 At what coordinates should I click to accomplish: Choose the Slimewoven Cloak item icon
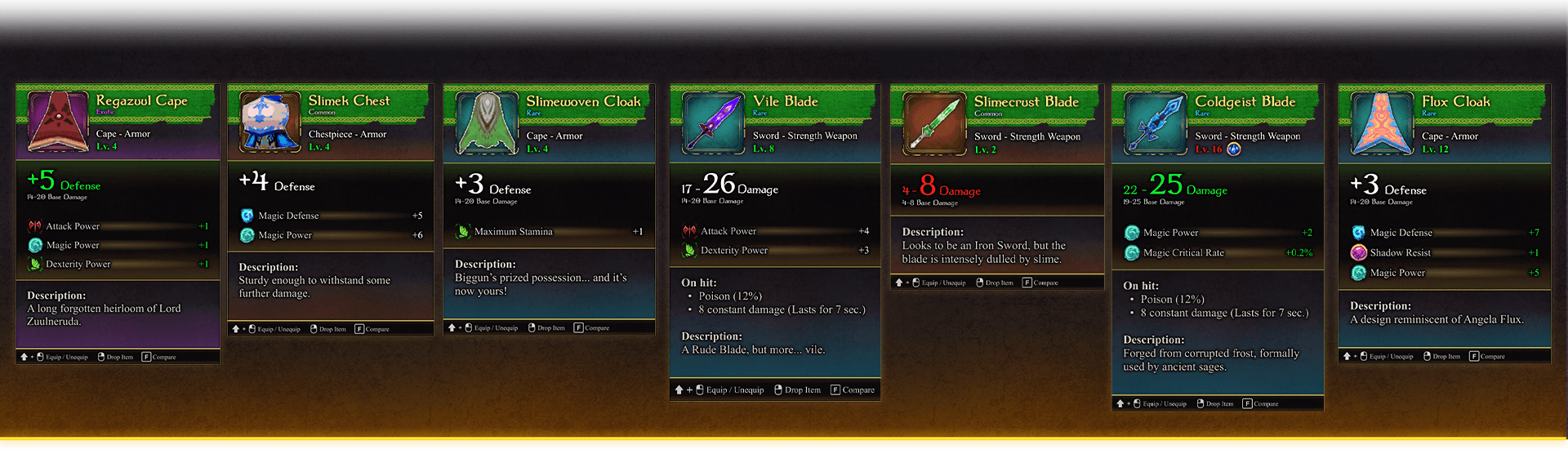coord(487,123)
